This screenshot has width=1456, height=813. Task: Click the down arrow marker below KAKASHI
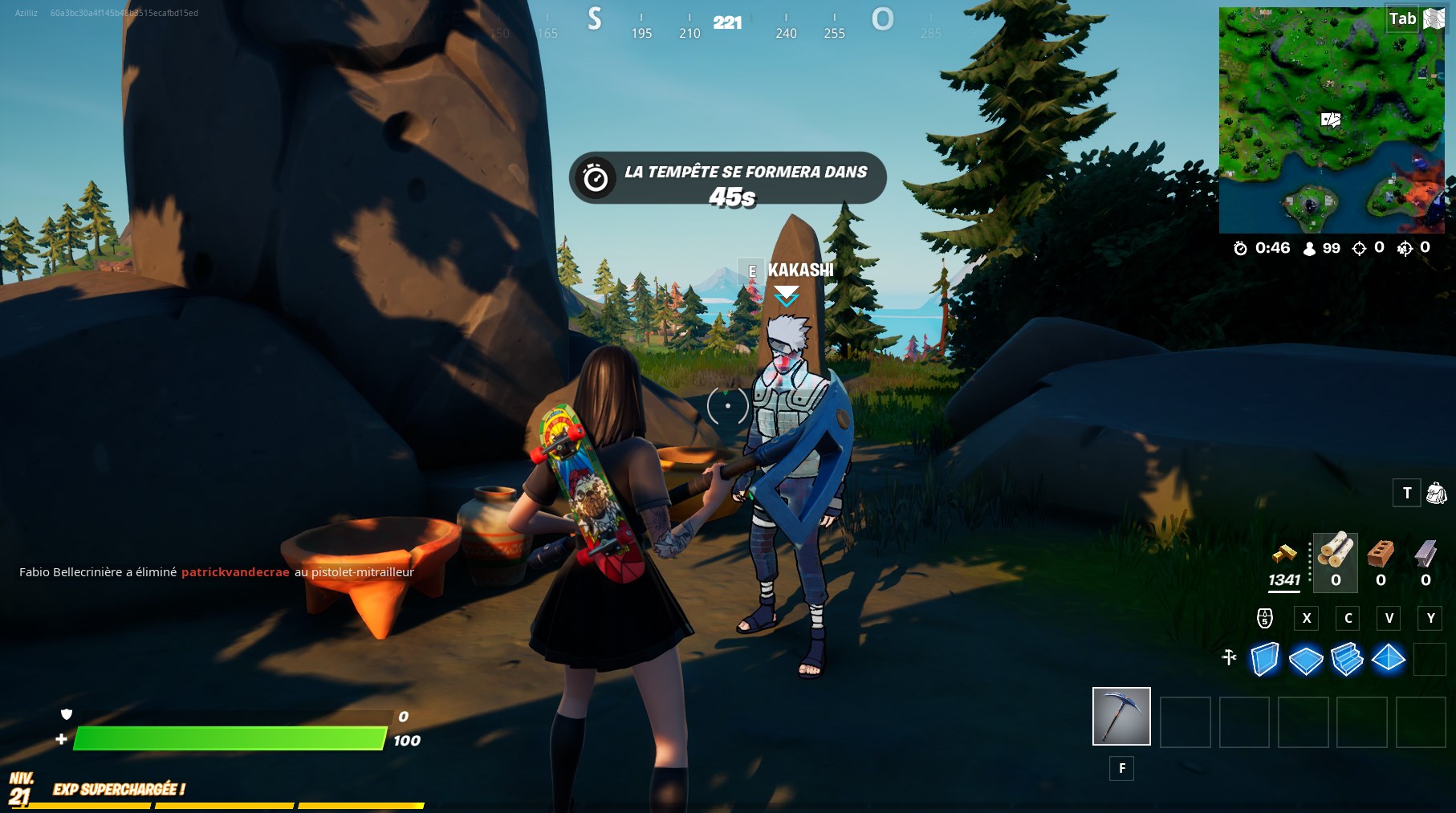[787, 296]
